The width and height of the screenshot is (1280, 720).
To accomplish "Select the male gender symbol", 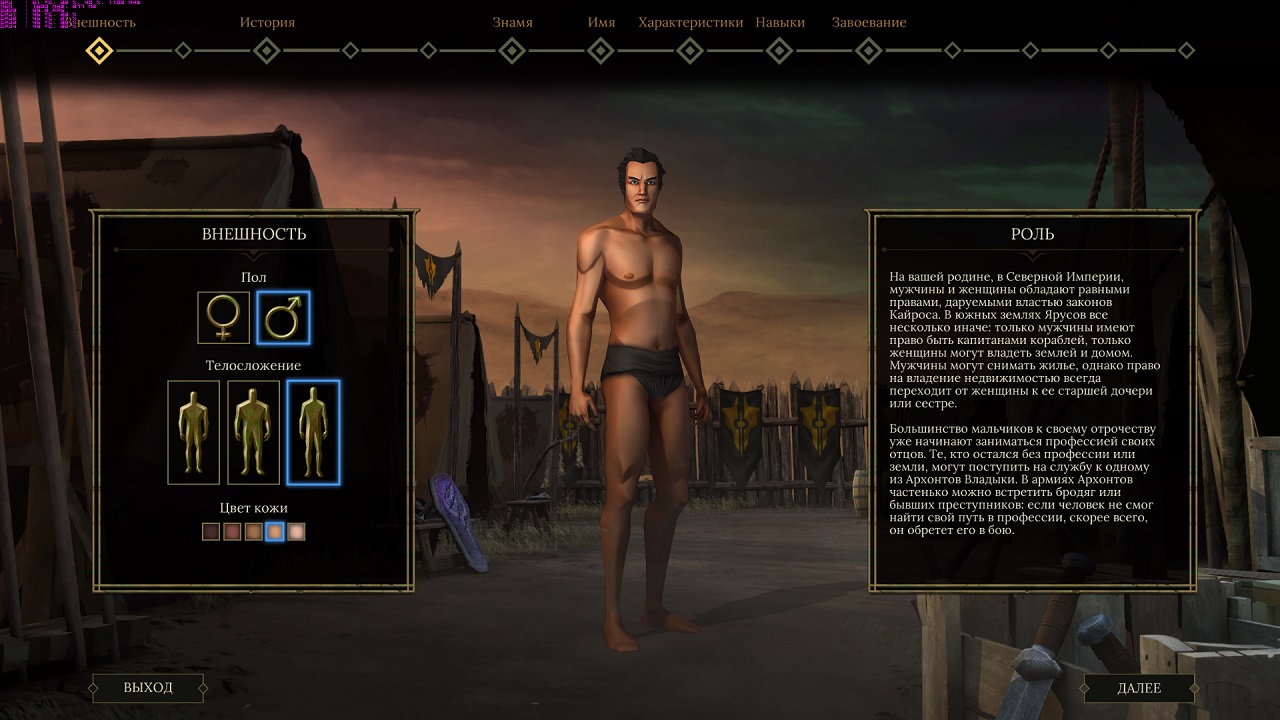I will tap(283, 318).
